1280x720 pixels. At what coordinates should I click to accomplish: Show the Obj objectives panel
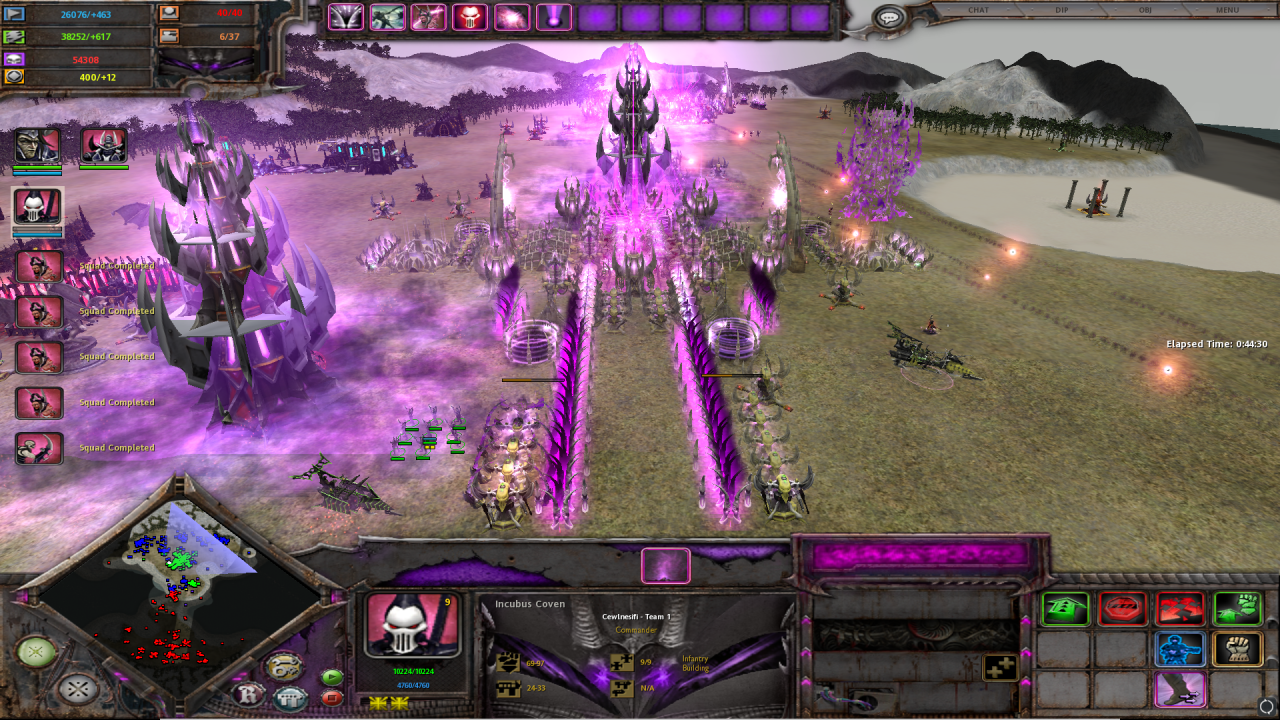[x=1145, y=10]
